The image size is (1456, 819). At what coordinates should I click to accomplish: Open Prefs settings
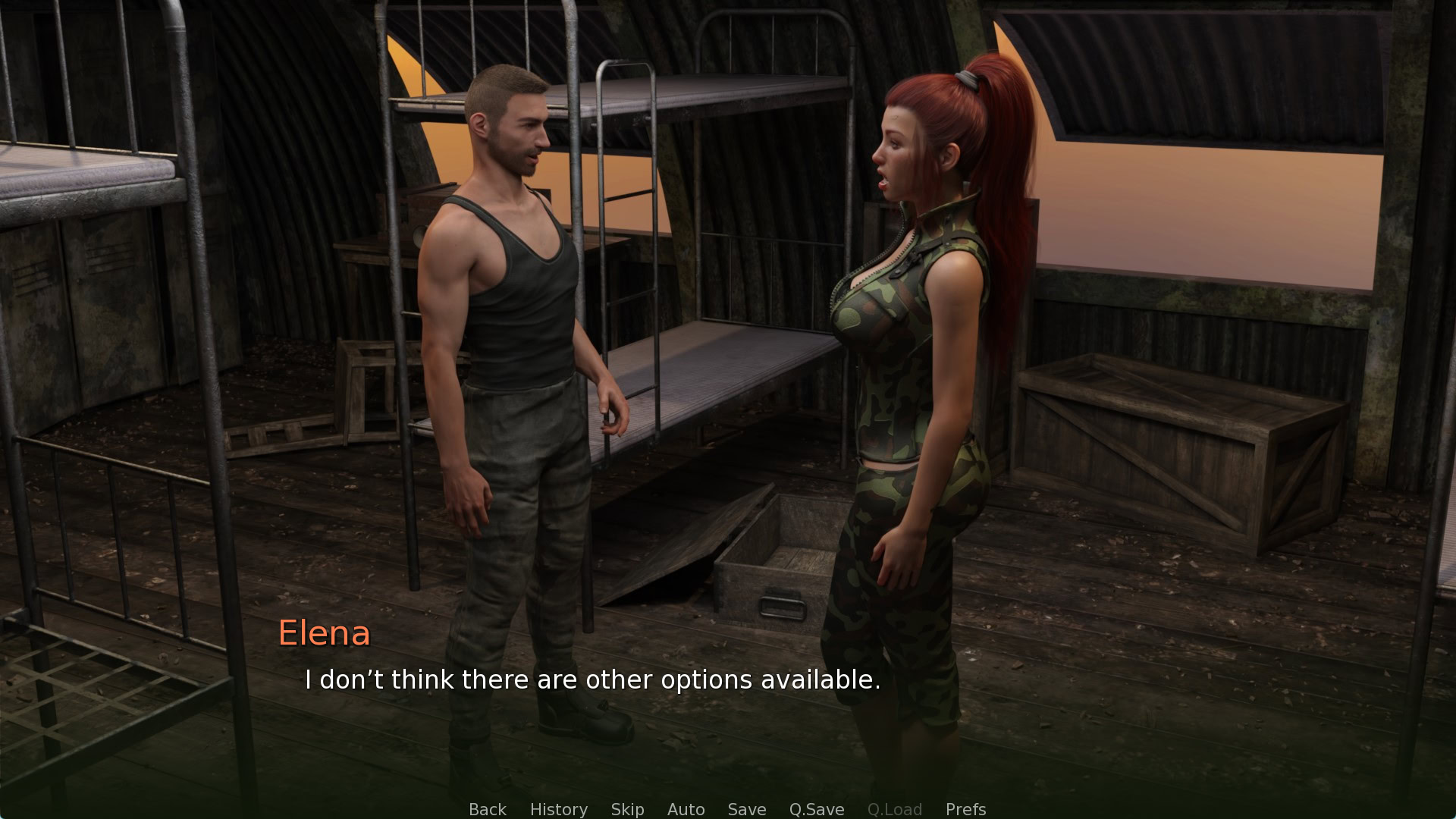[x=965, y=809]
